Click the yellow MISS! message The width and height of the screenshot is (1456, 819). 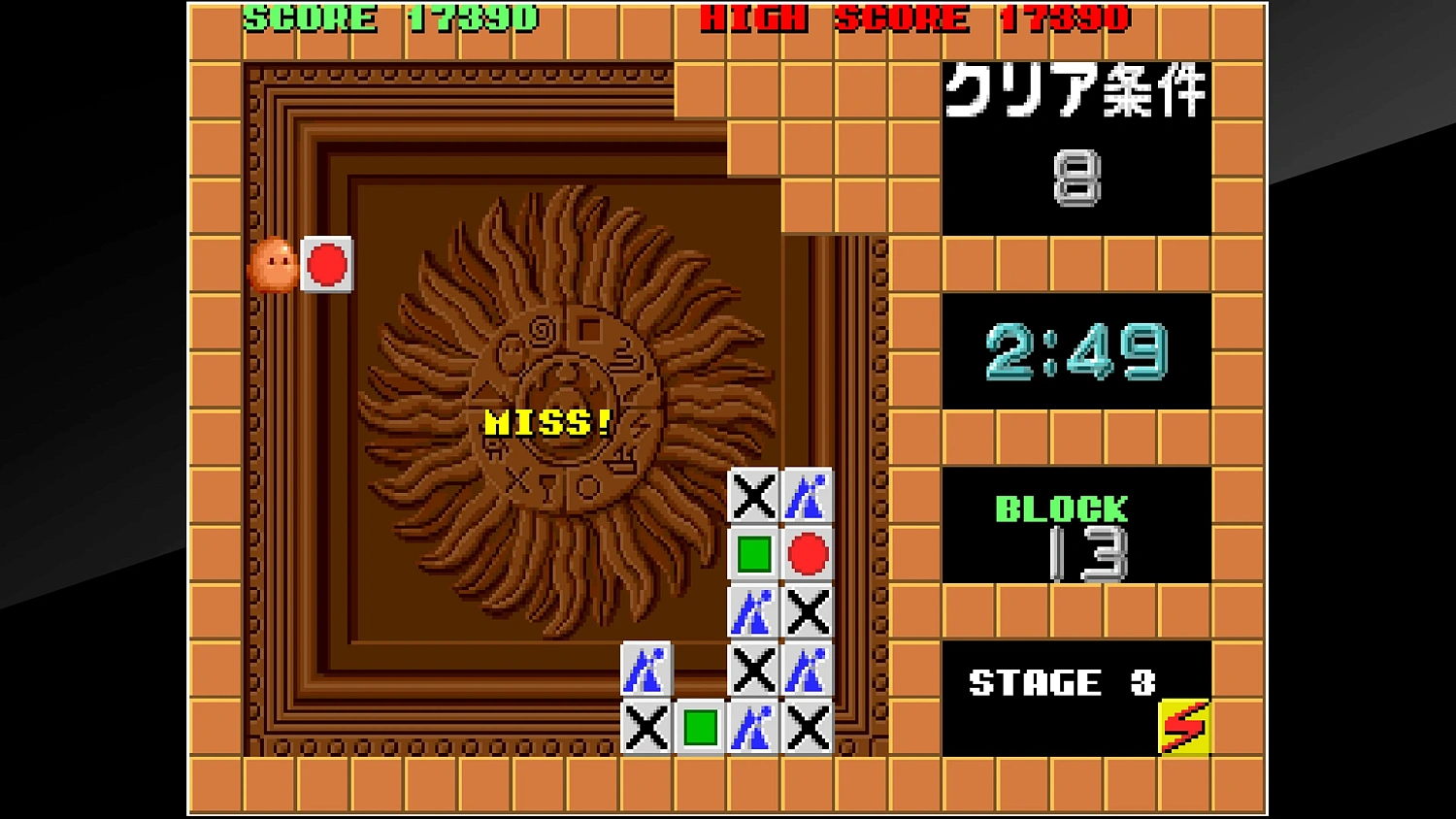tap(546, 422)
